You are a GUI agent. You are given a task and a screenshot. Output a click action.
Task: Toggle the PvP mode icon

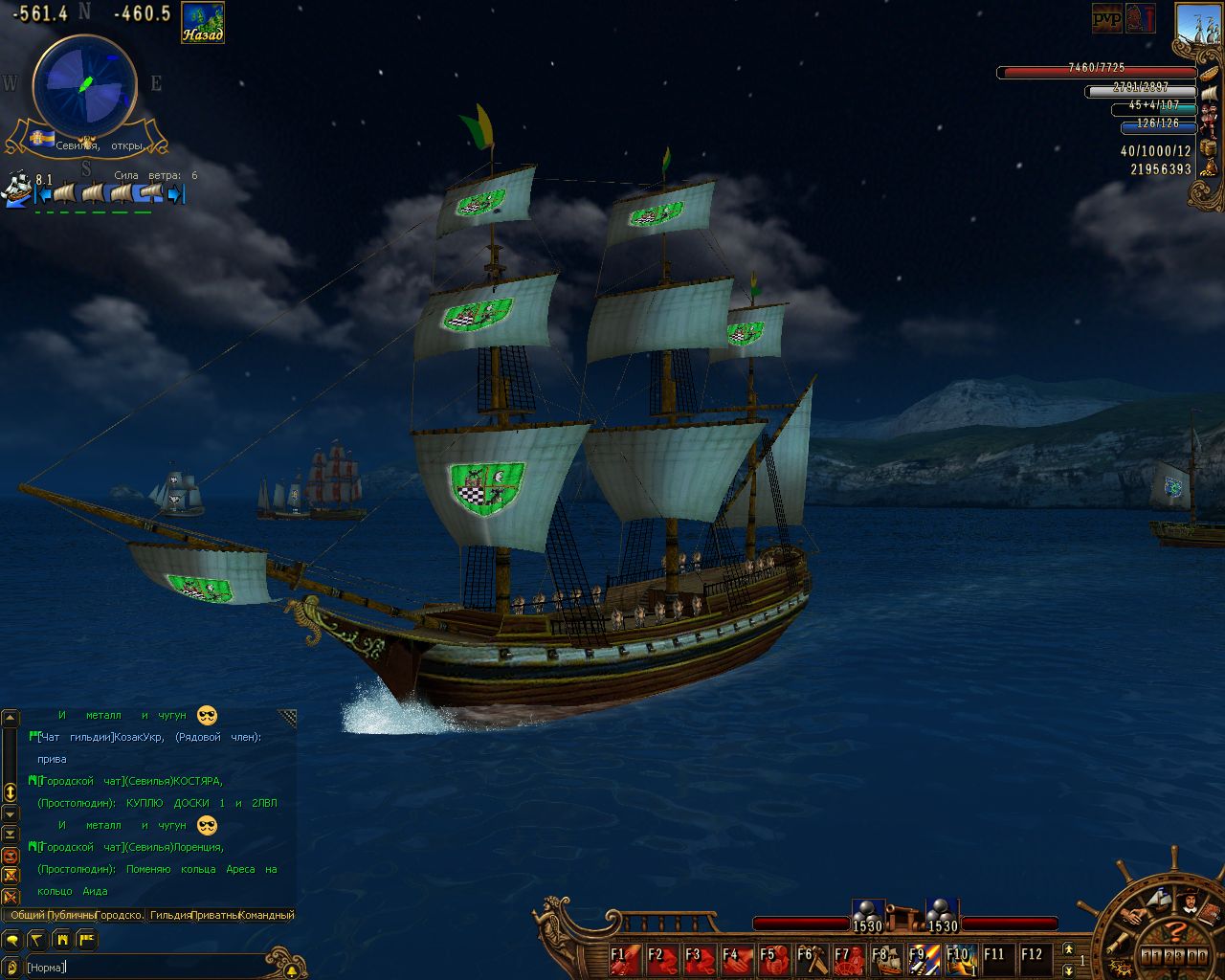(1107, 18)
